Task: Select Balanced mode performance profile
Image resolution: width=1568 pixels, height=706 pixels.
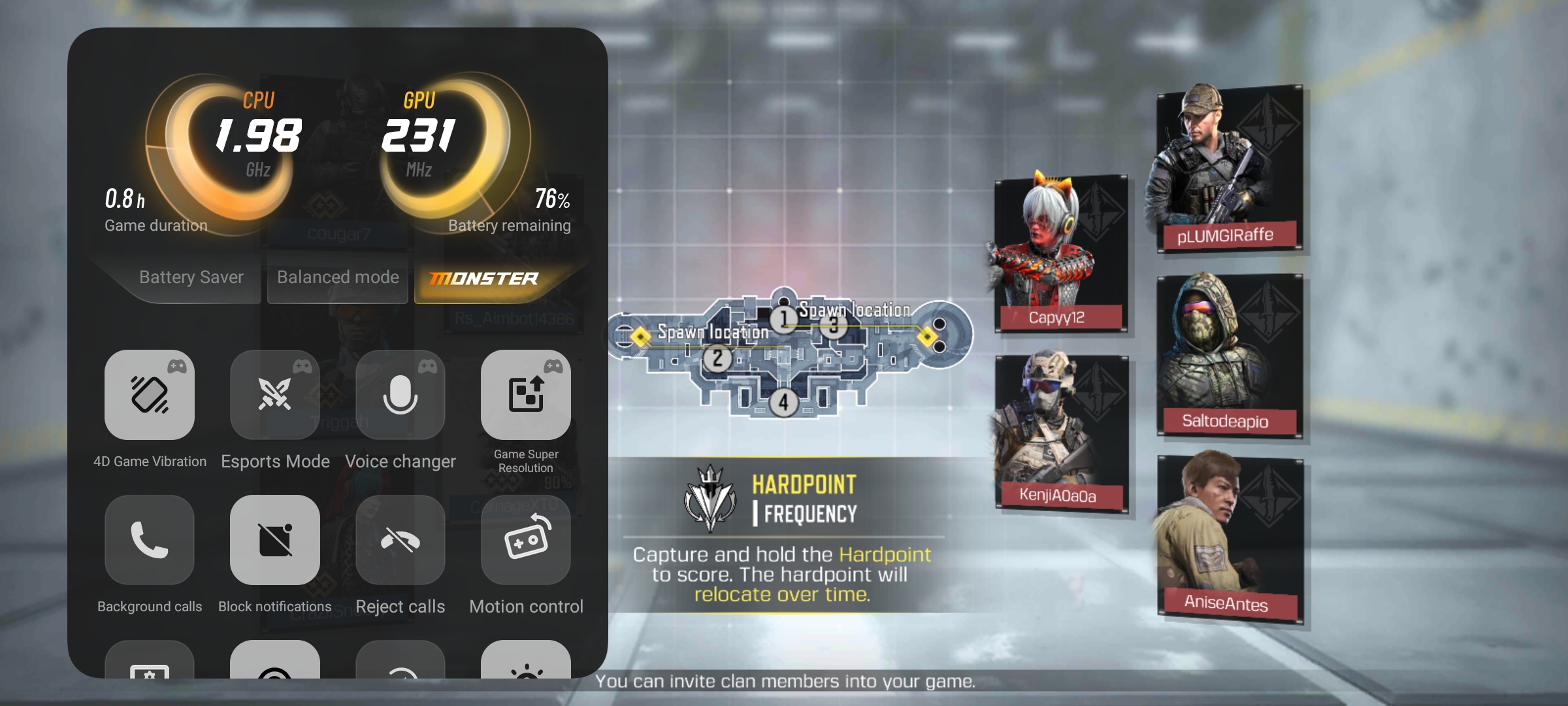Action: [338, 278]
